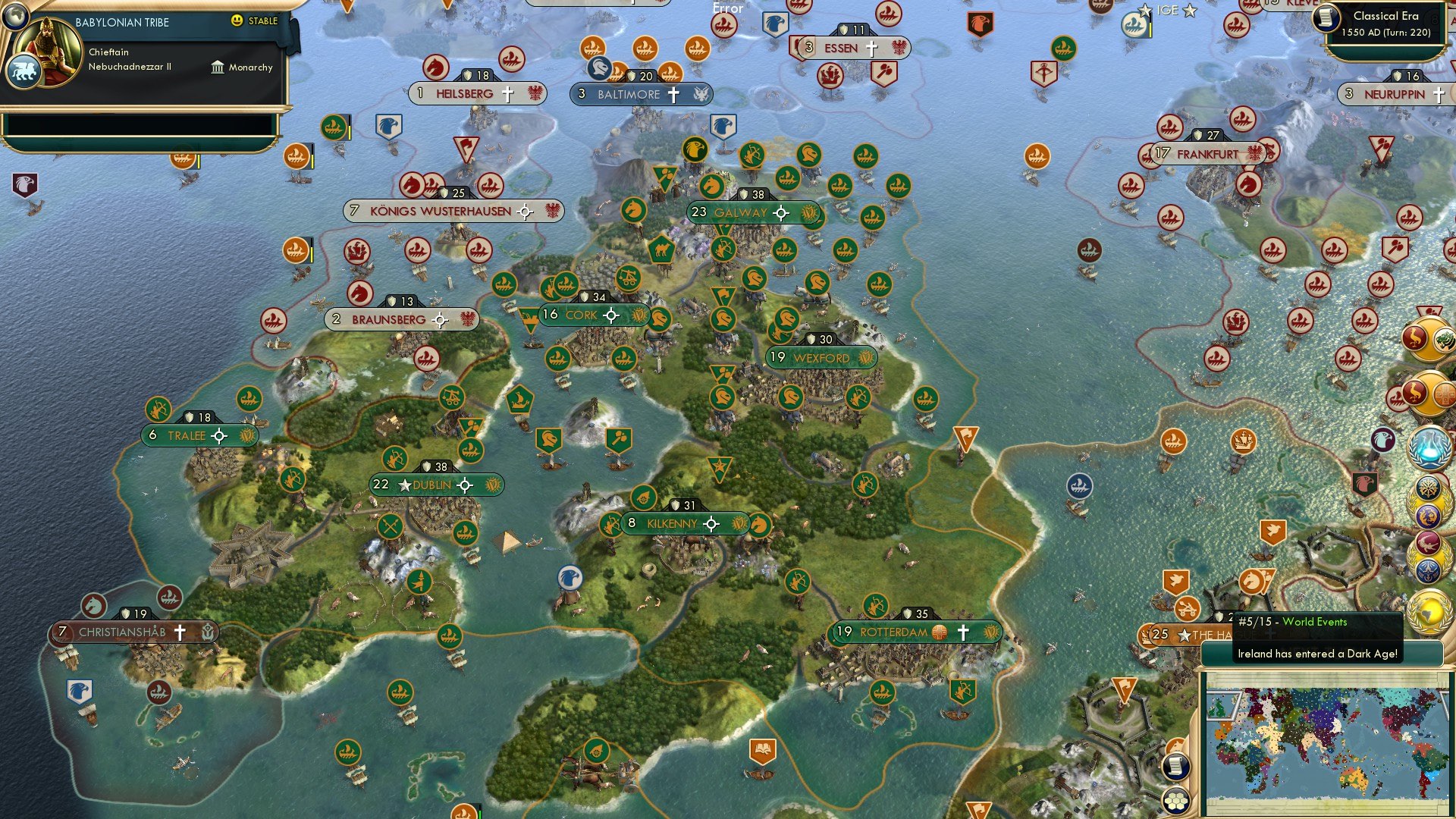Viewport: 1456px width, 819px height.
Task: Click the 'Ireland has entered a Dark Age!' notification
Action: point(1317,654)
